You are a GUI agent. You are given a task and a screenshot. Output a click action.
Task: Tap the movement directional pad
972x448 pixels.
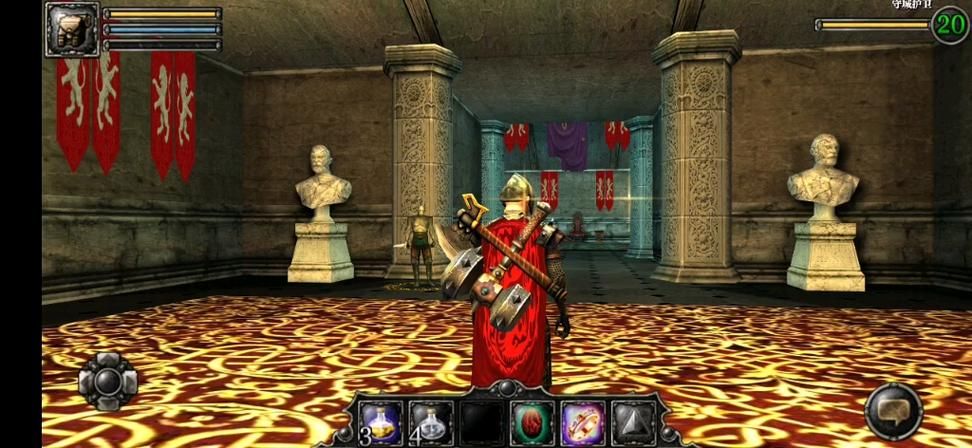click(107, 382)
